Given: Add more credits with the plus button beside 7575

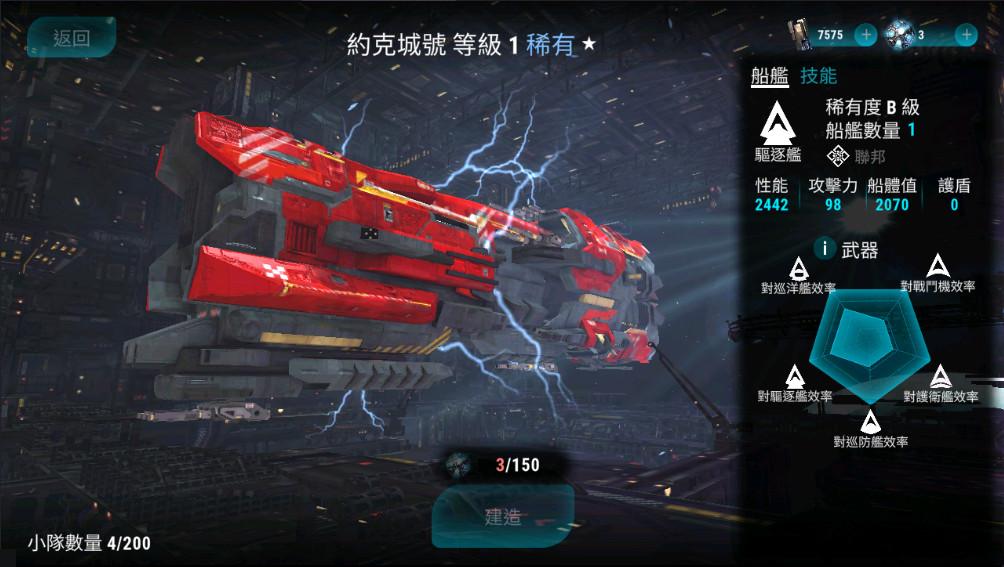Looking at the screenshot, I should pos(866,35).
